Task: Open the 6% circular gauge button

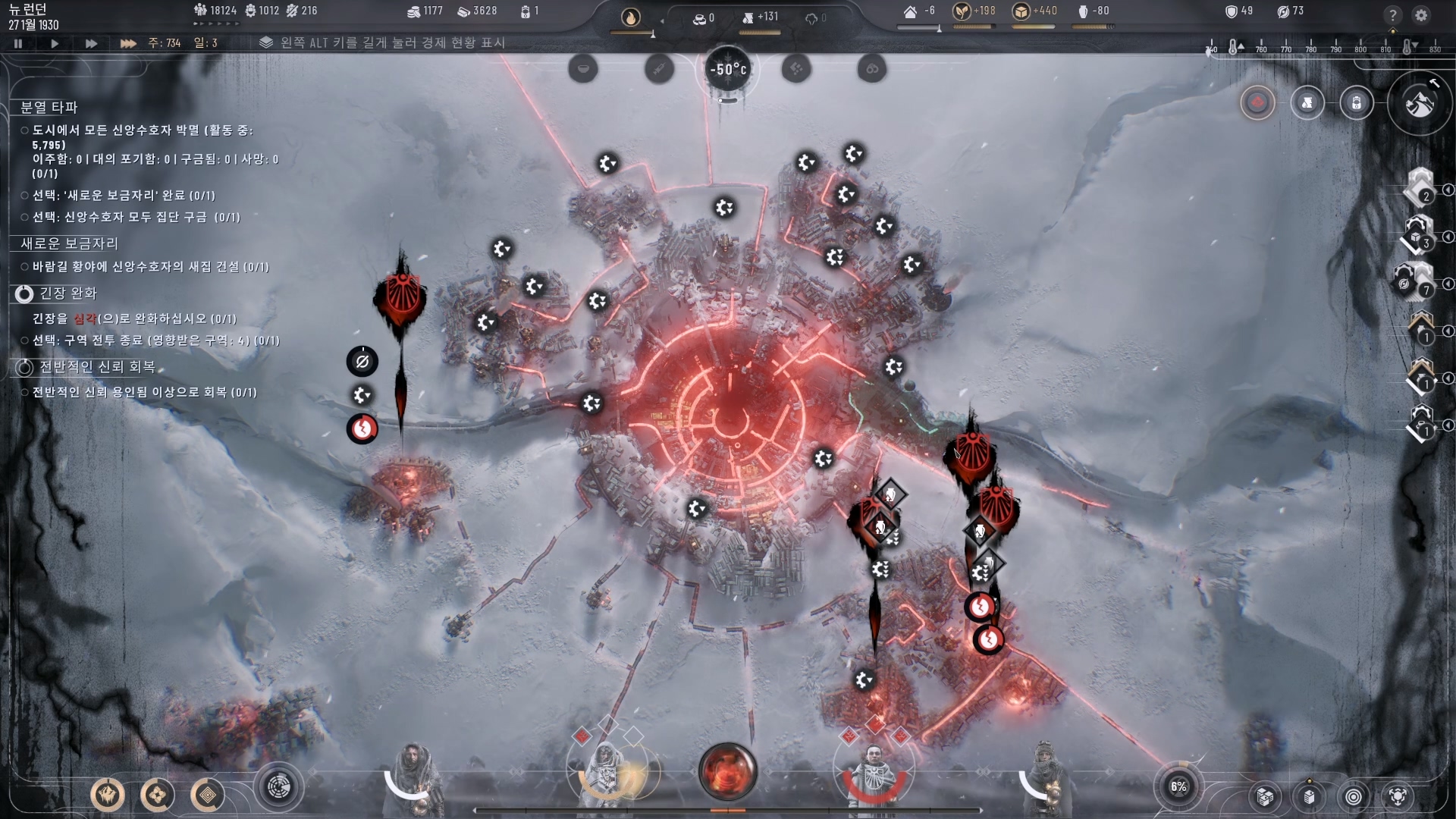Action: tap(1178, 786)
